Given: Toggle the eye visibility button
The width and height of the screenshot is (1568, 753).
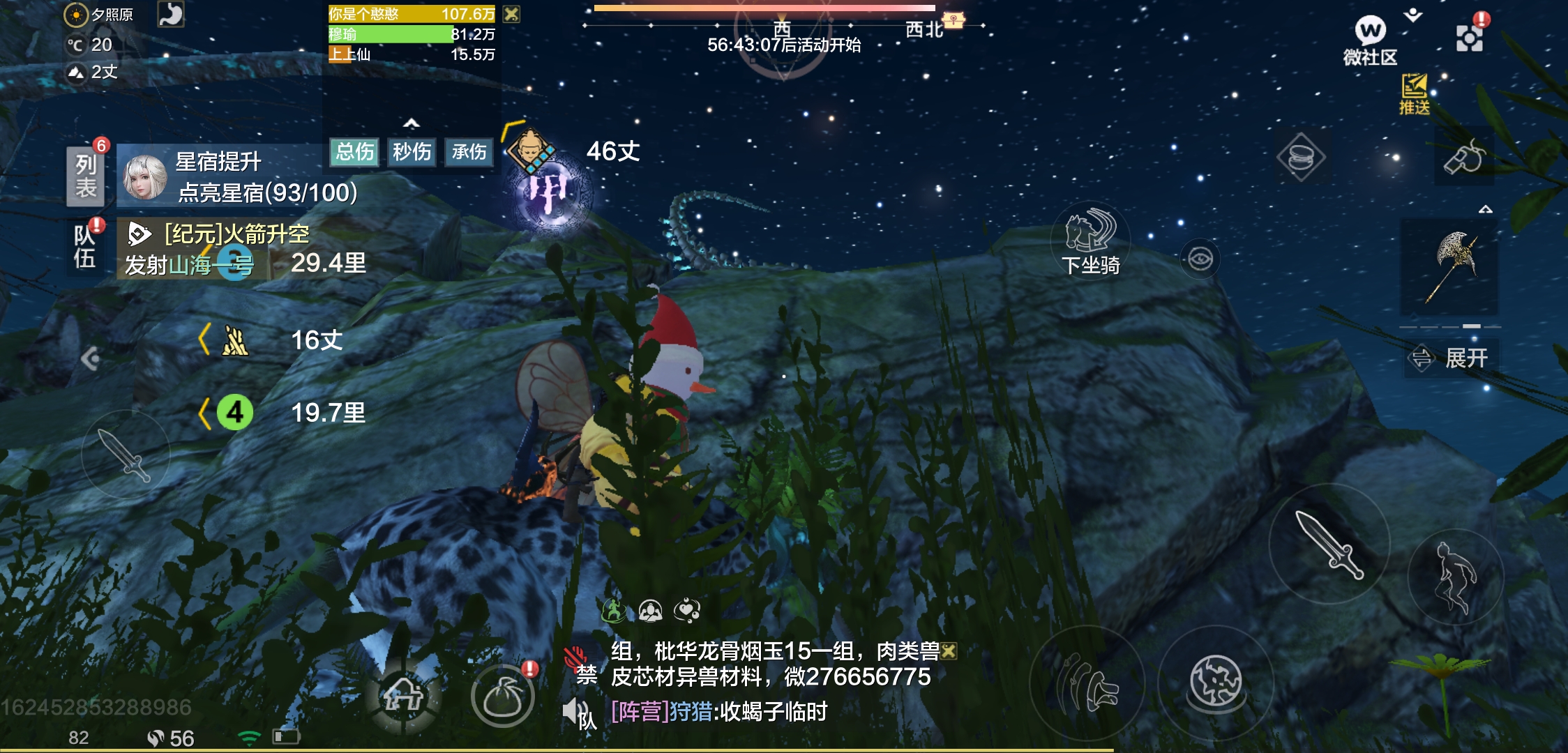Looking at the screenshot, I should tap(1200, 259).
